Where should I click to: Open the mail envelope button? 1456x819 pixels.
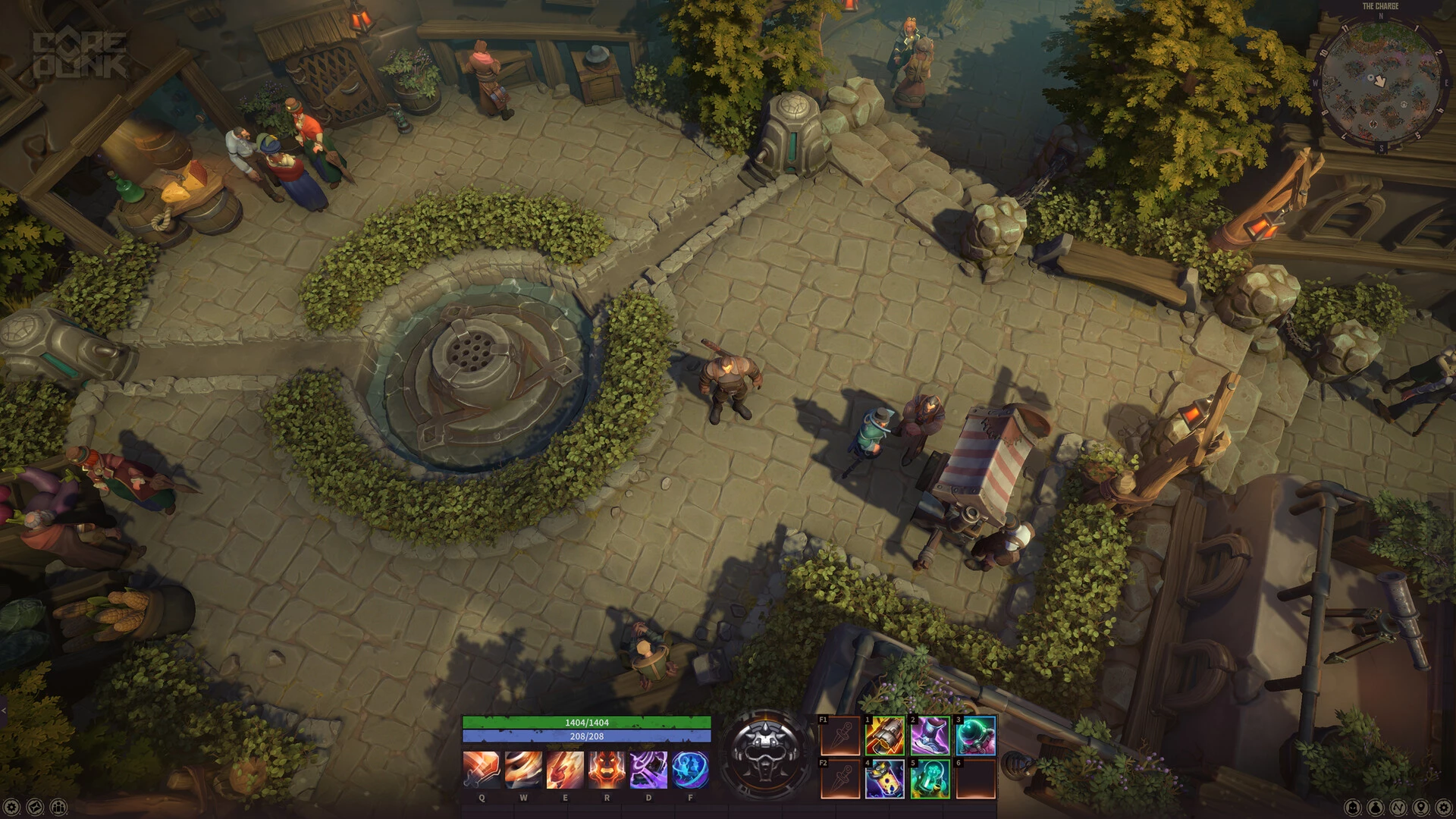(x=35, y=807)
